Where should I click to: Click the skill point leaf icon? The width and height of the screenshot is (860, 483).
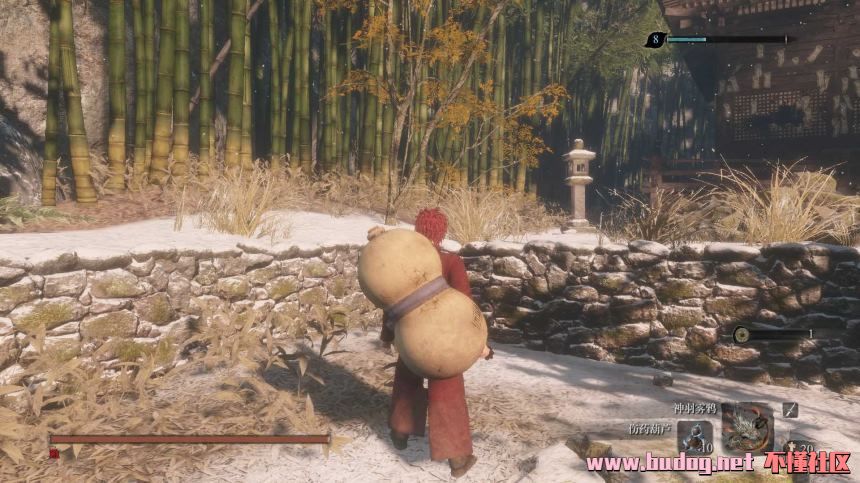pyautogui.click(x=655, y=40)
